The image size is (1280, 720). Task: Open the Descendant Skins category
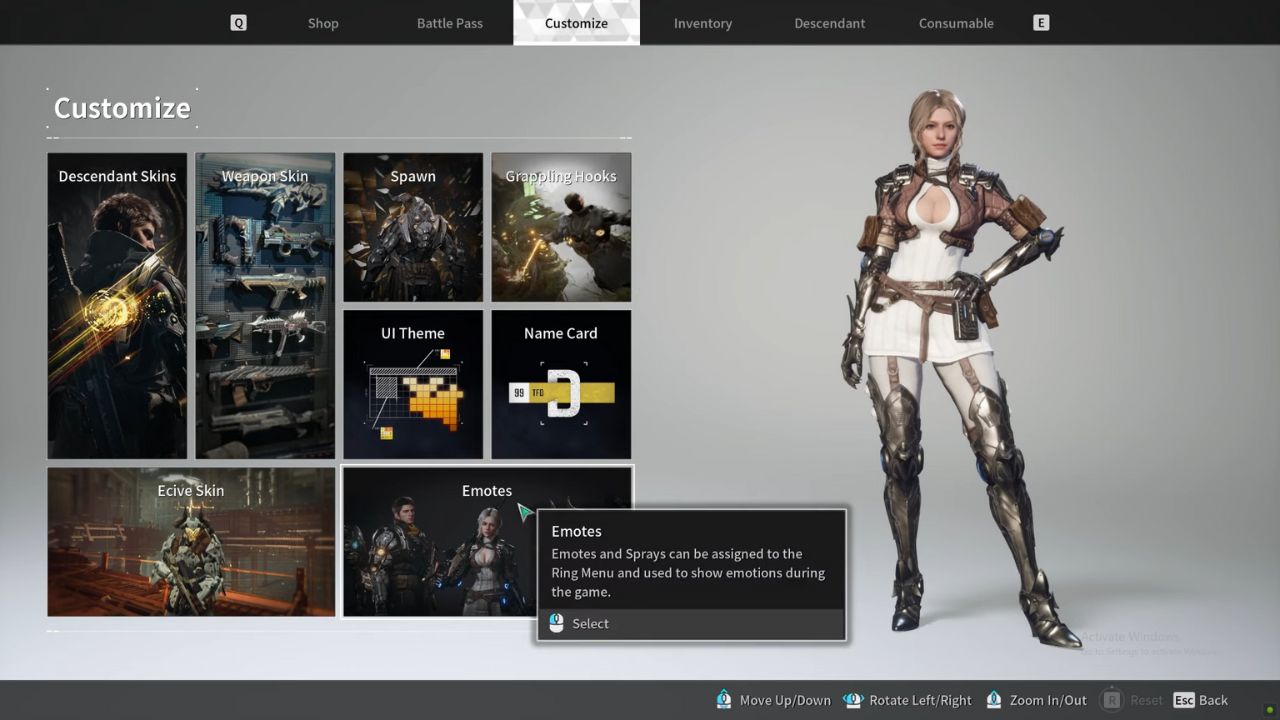click(116, 304)
